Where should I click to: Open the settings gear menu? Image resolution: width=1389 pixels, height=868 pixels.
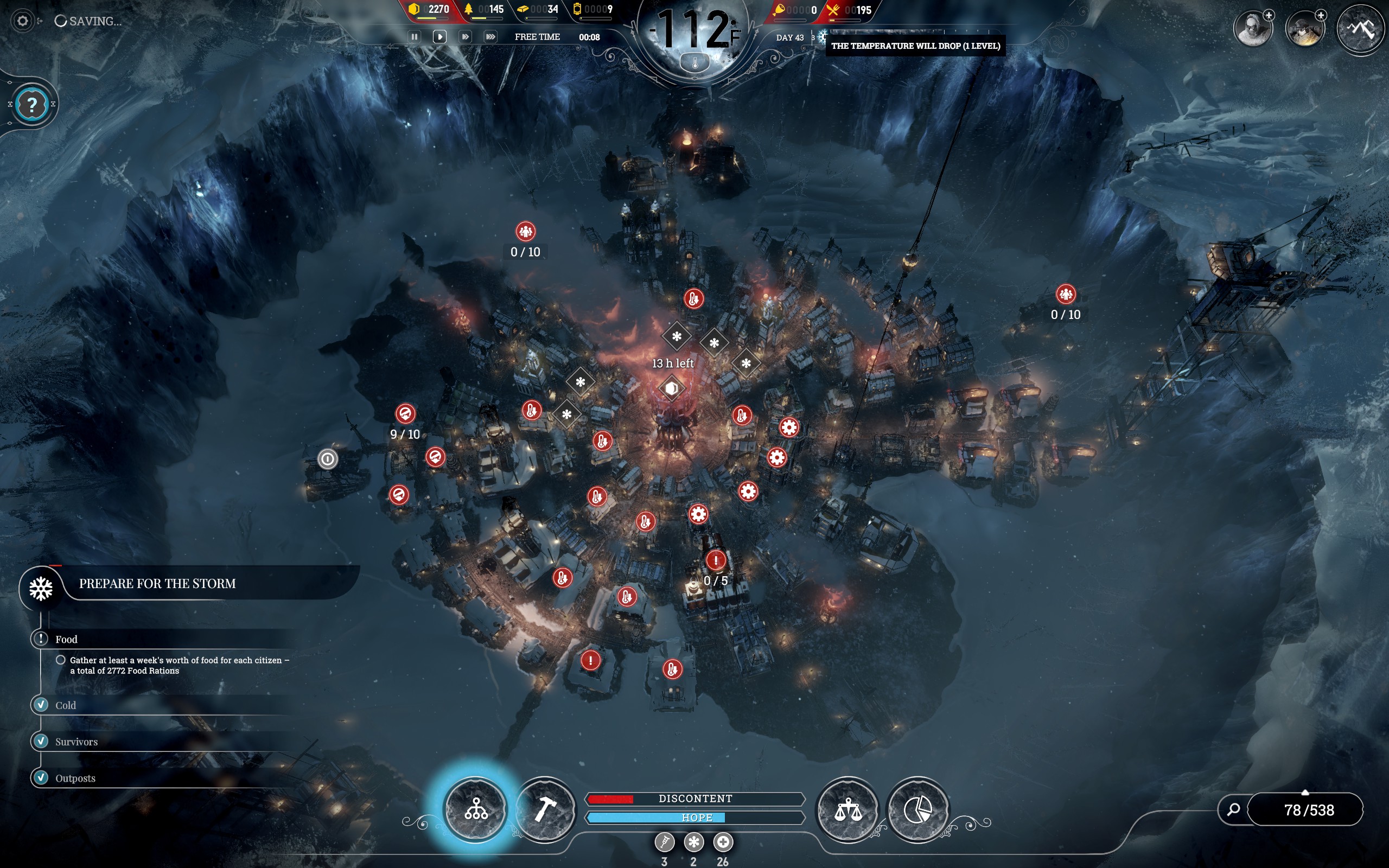22,21
